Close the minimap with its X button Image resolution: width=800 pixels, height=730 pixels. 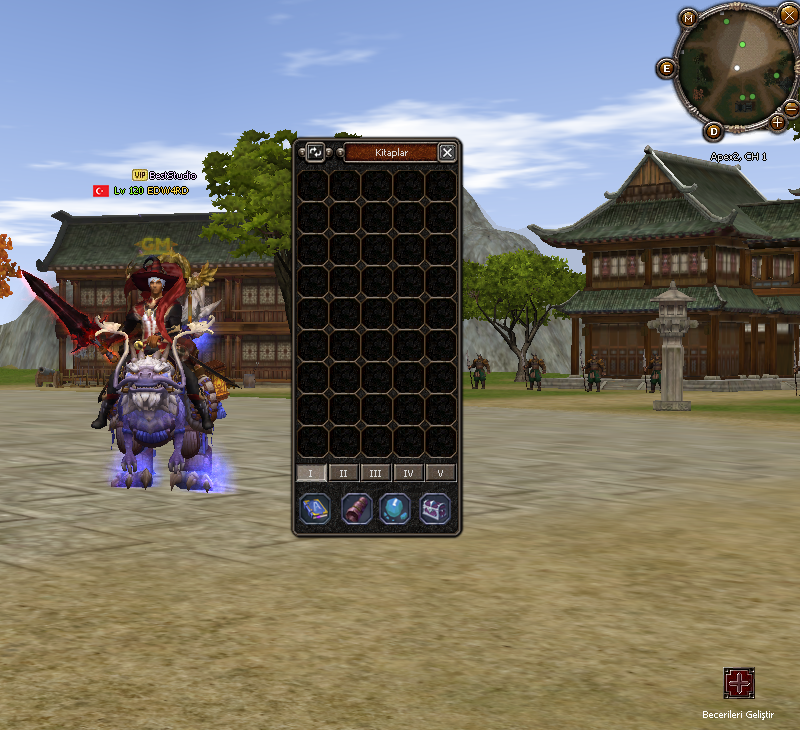point(789,14)
